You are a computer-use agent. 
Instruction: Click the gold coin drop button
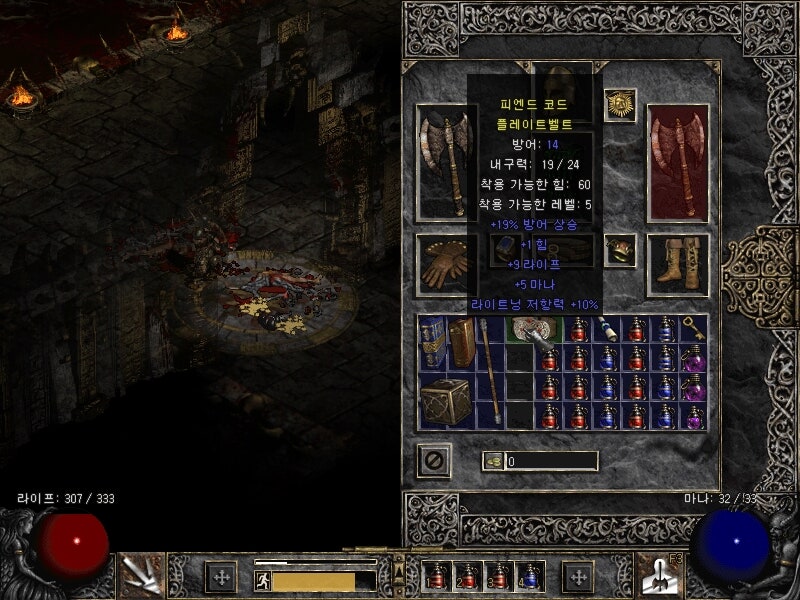coord(494,461)
